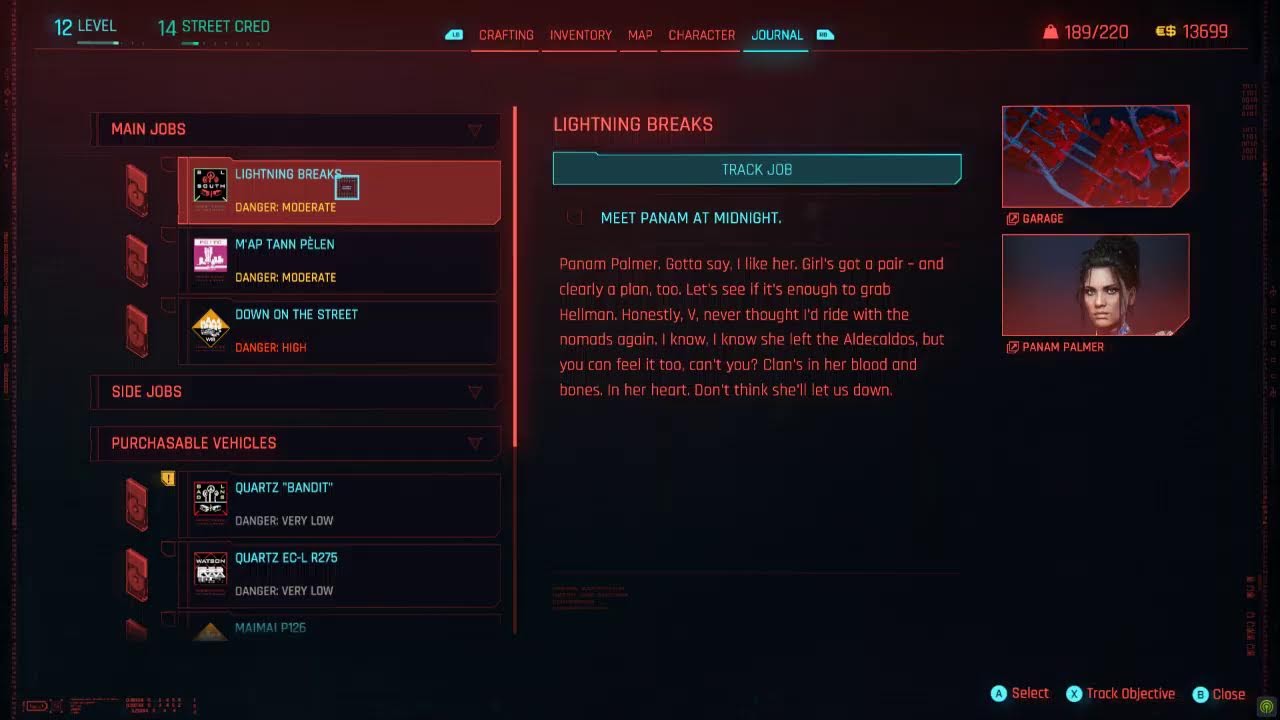Open the Down on the Street job
This screenshot has height=720, width=1280.
point(339,331)
